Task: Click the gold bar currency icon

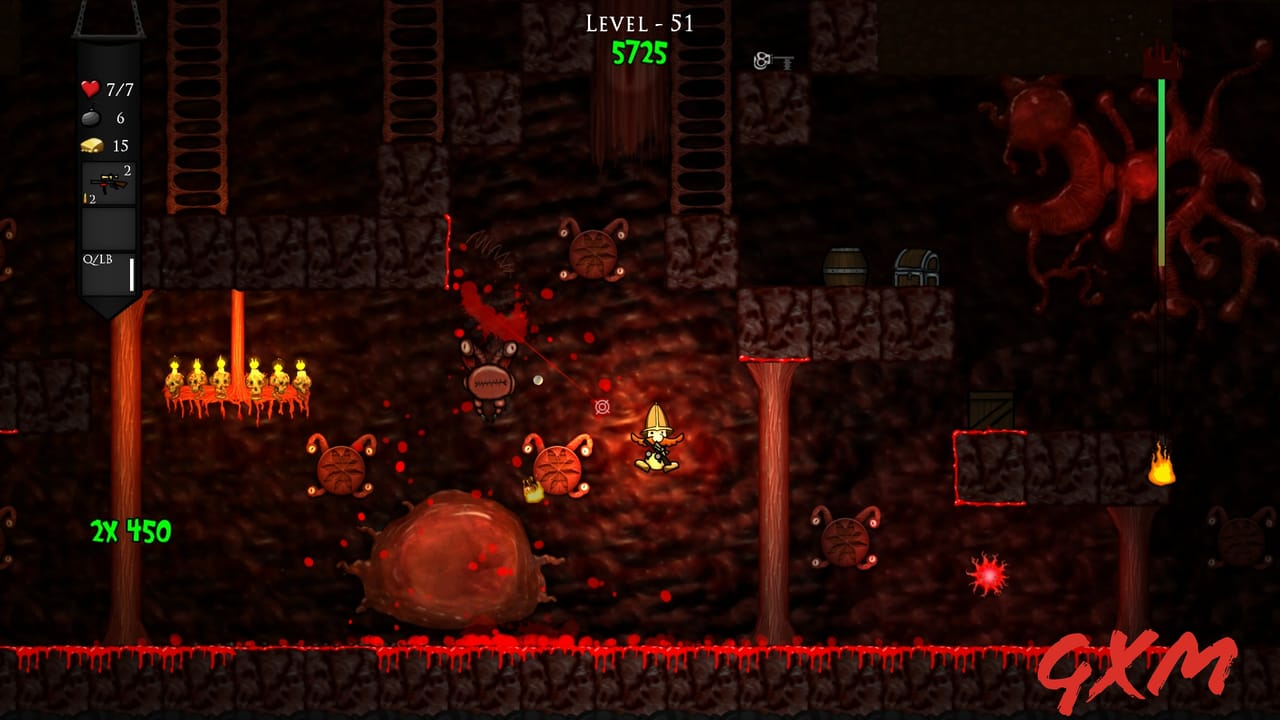Action: (x=91, y=142)
